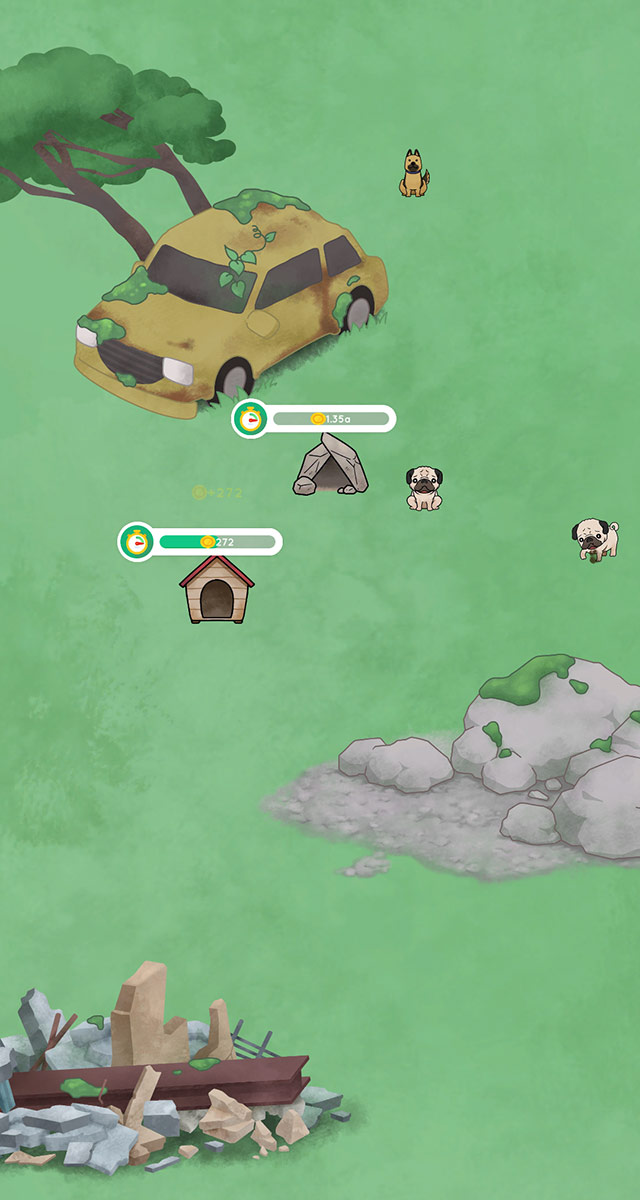Tap the stopwatch icon beside the 272 bar
This screenshot has height=1200, width=640.
pyautogui.click(x=137, y=542)
